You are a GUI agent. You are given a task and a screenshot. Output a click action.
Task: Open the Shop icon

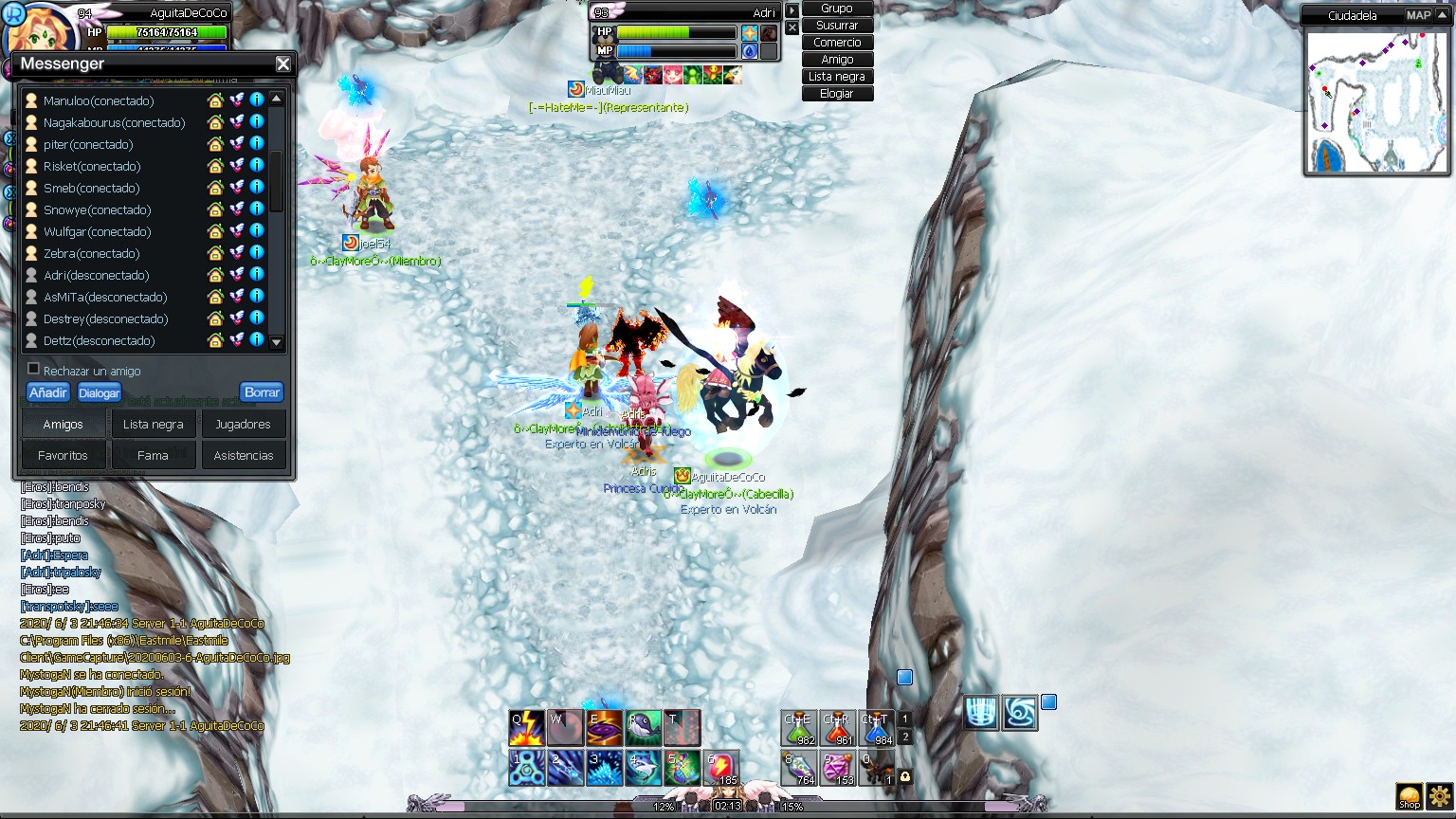tap(1410, 796)
